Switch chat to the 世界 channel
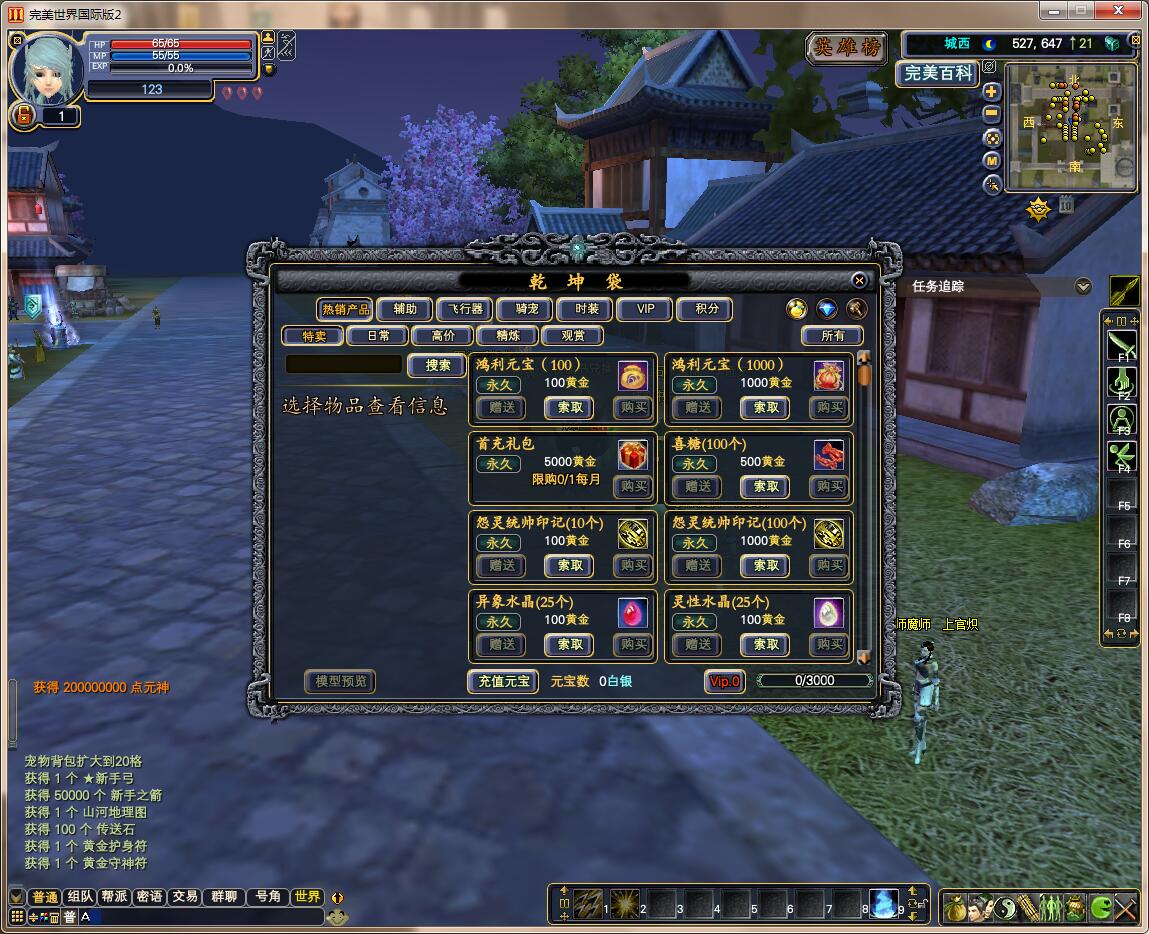This screenshot has height=934, width=1149. click(307, 897)
